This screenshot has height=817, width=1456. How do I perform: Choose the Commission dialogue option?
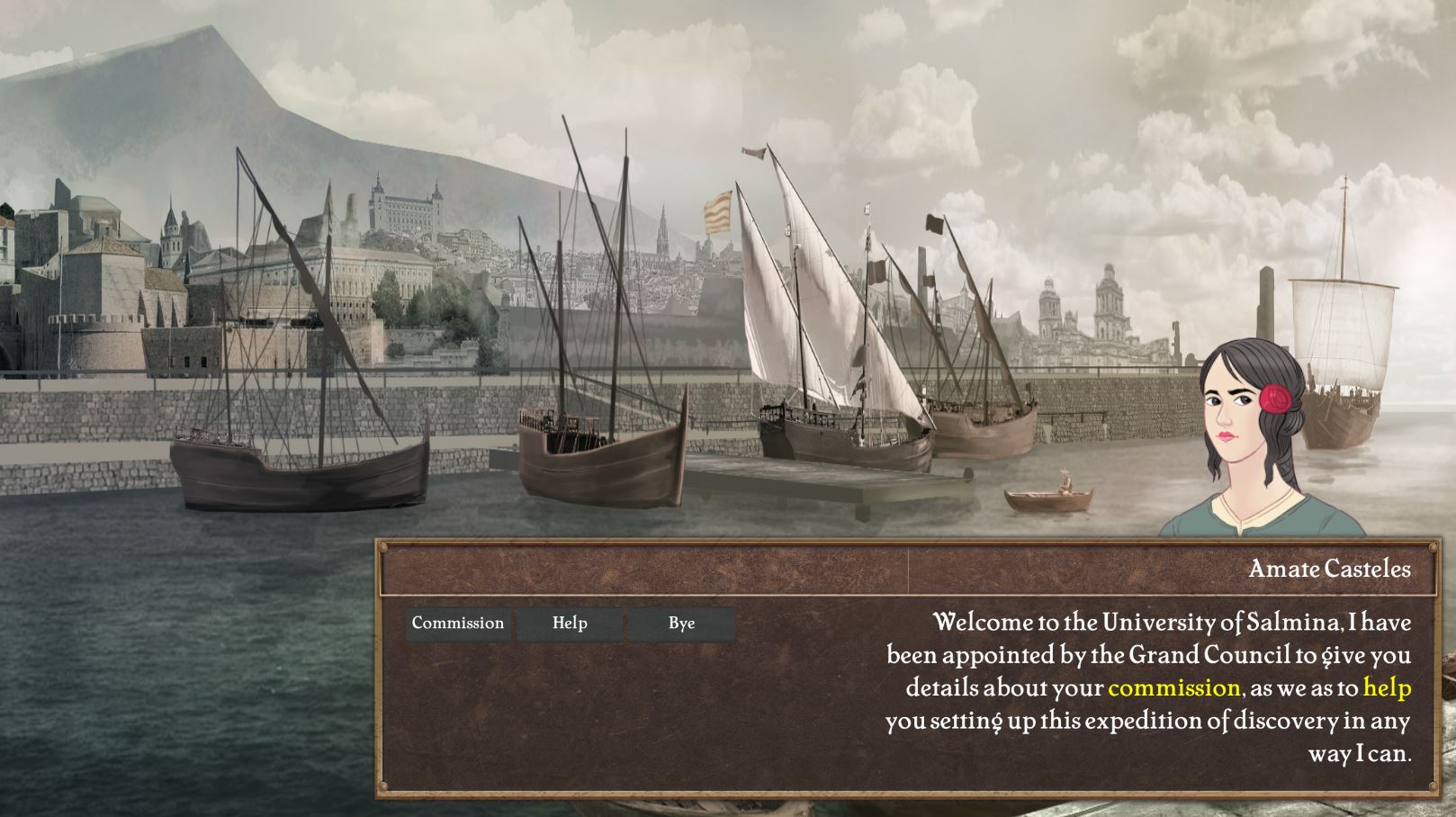tap(458, 624)
